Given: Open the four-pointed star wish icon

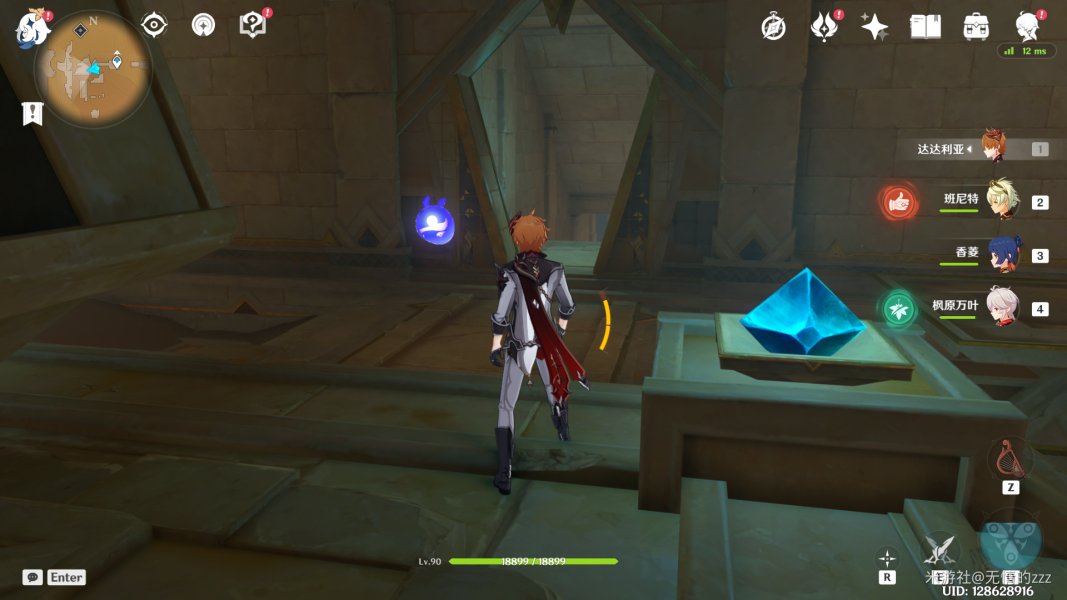Looking at the screenshot, I should [x=875, y=27].
